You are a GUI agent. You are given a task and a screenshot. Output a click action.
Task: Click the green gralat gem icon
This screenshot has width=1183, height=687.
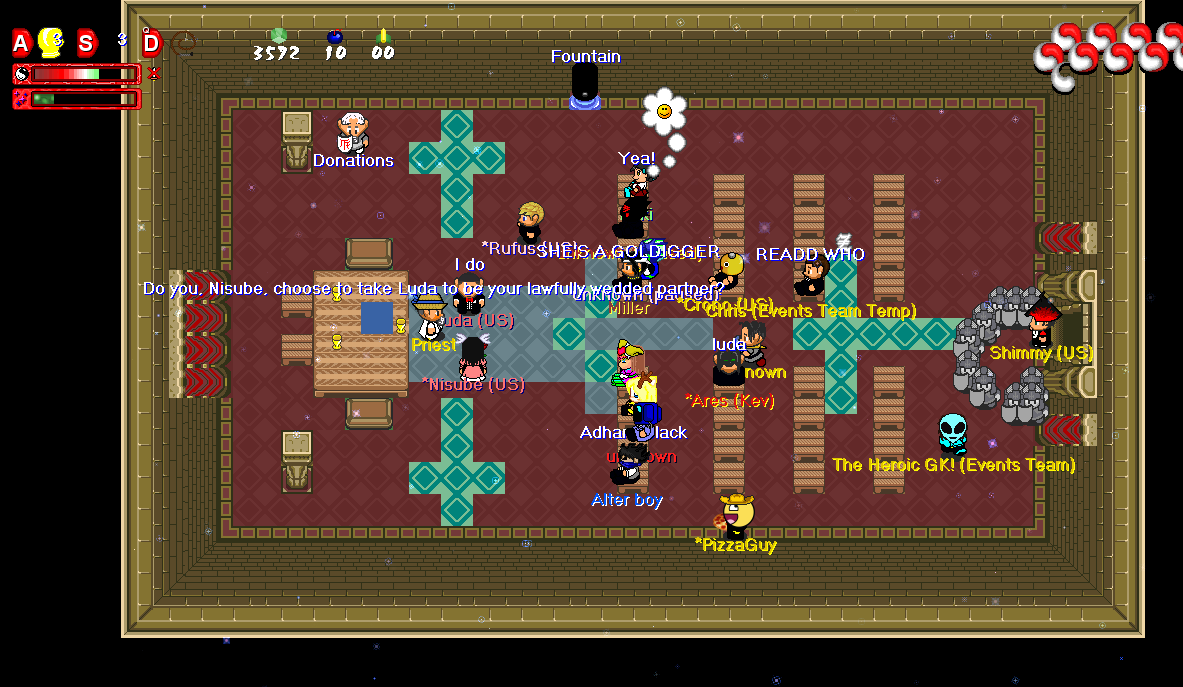[x=278, y=36]
